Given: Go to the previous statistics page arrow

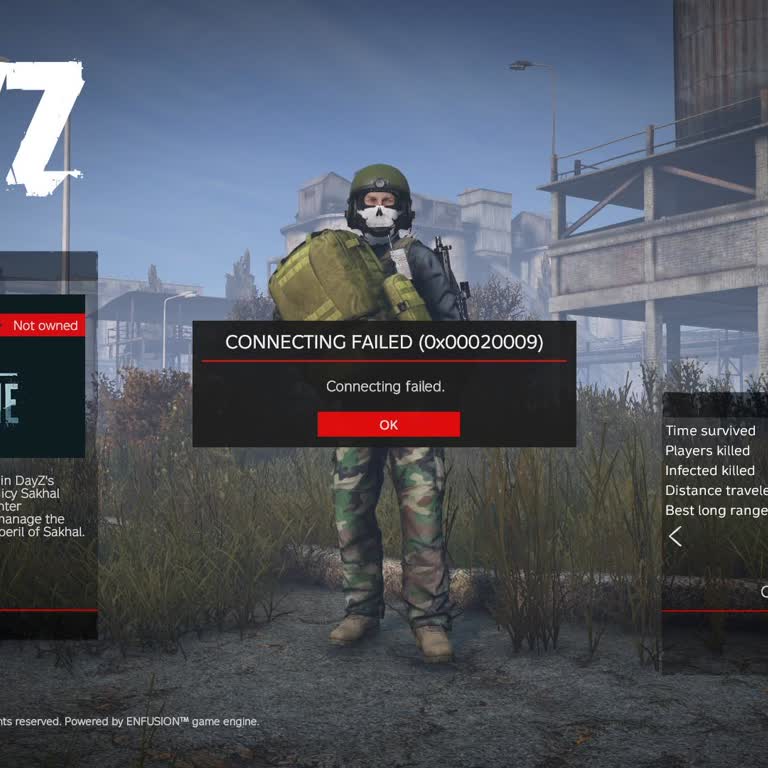Looking at the screenshot, I should pos(676,537).
